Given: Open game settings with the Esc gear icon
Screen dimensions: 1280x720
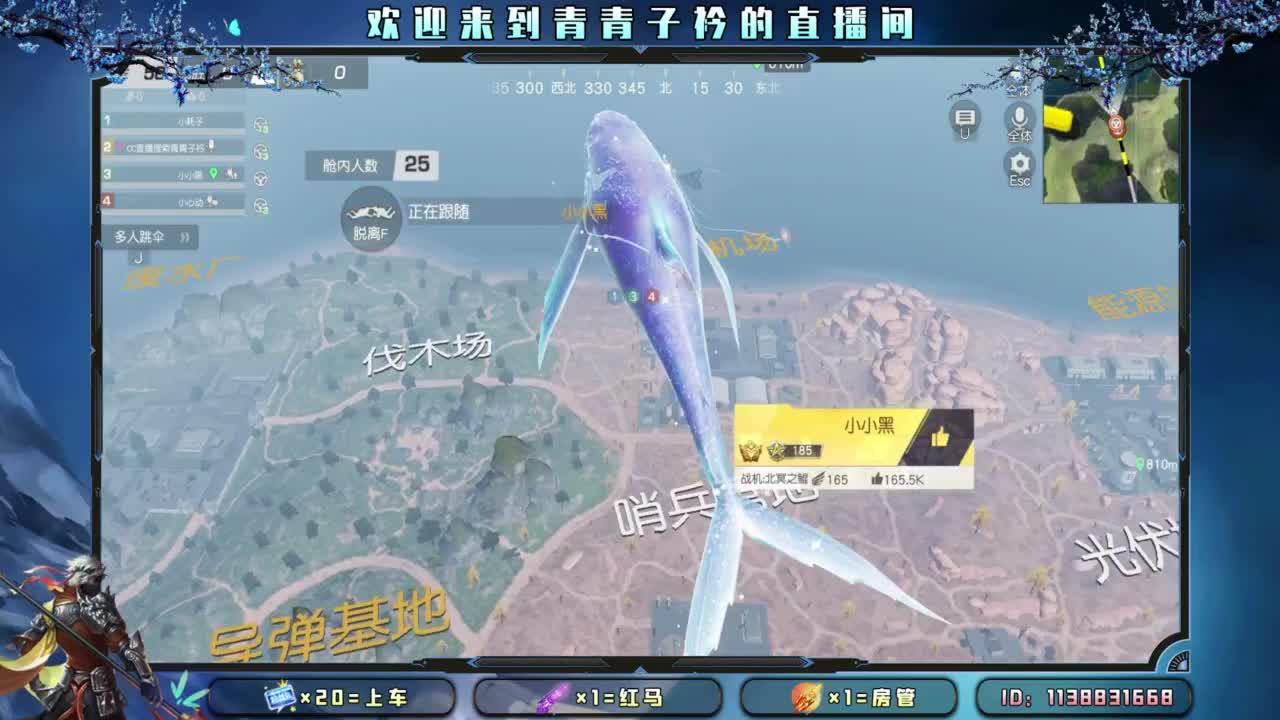Looking at the screenshot, I should (1018, 162).
